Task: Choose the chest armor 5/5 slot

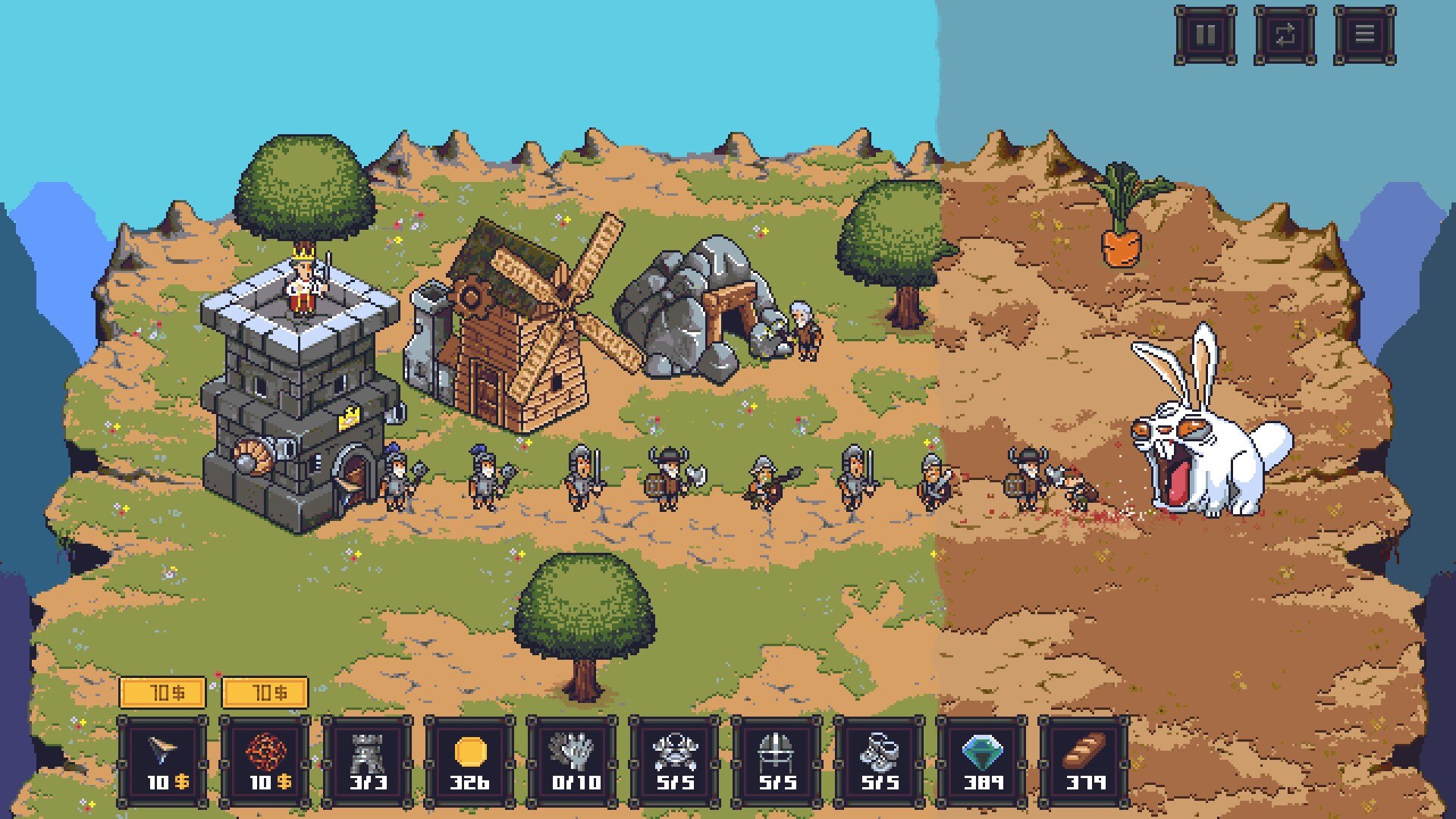Action: click(x=675, y=761)
